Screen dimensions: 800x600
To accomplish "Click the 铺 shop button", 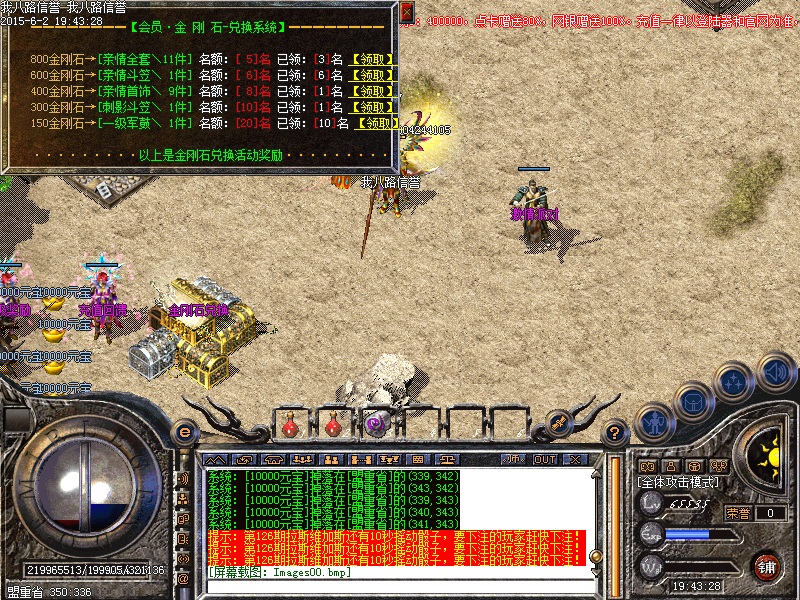I will (767, 567).
